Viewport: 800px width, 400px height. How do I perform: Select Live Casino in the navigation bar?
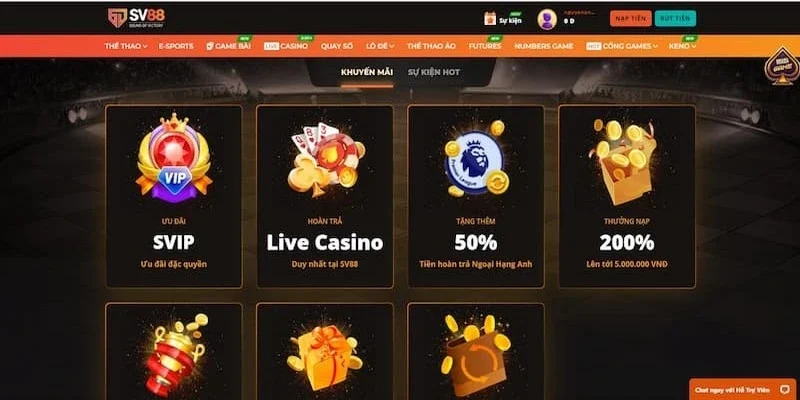[287, 46]
